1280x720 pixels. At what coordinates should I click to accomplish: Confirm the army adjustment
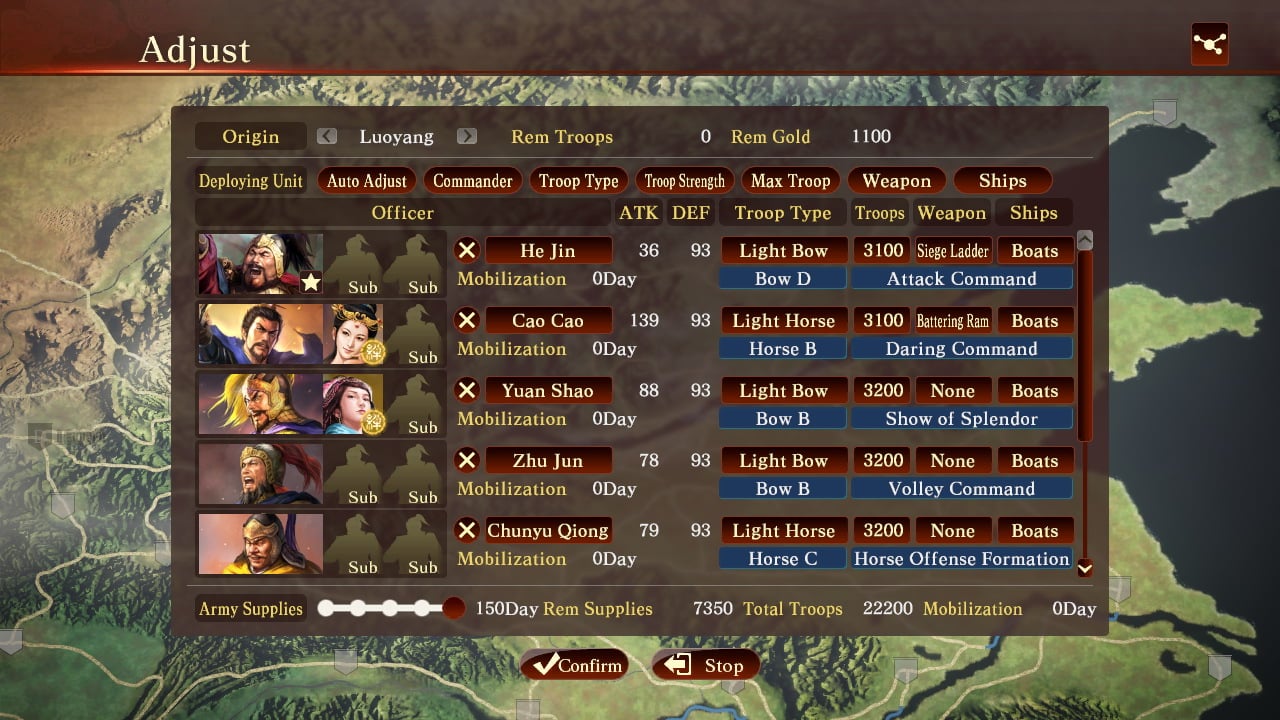point(574,665)
